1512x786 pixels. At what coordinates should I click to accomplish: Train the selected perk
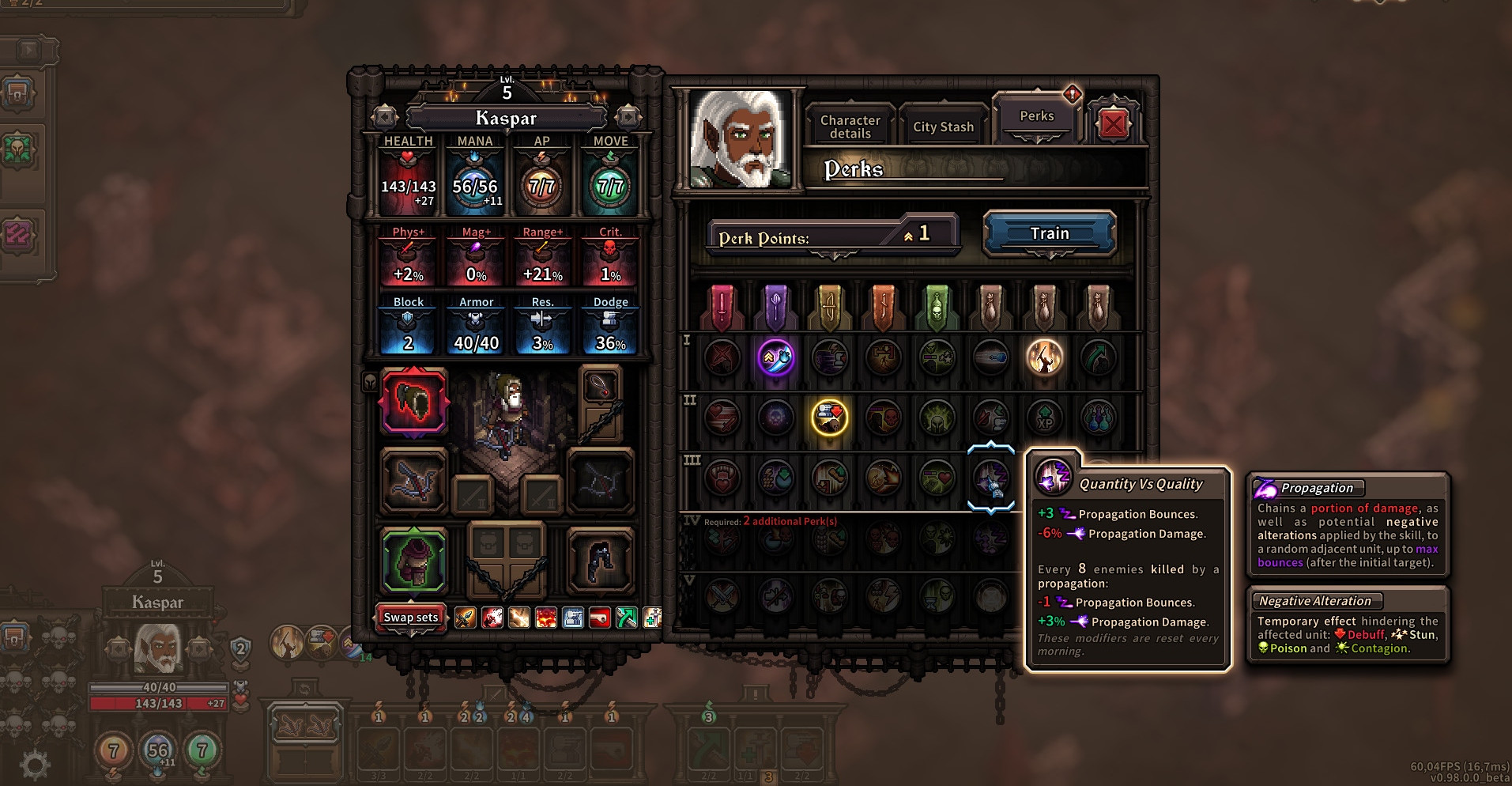[1049, 233]
